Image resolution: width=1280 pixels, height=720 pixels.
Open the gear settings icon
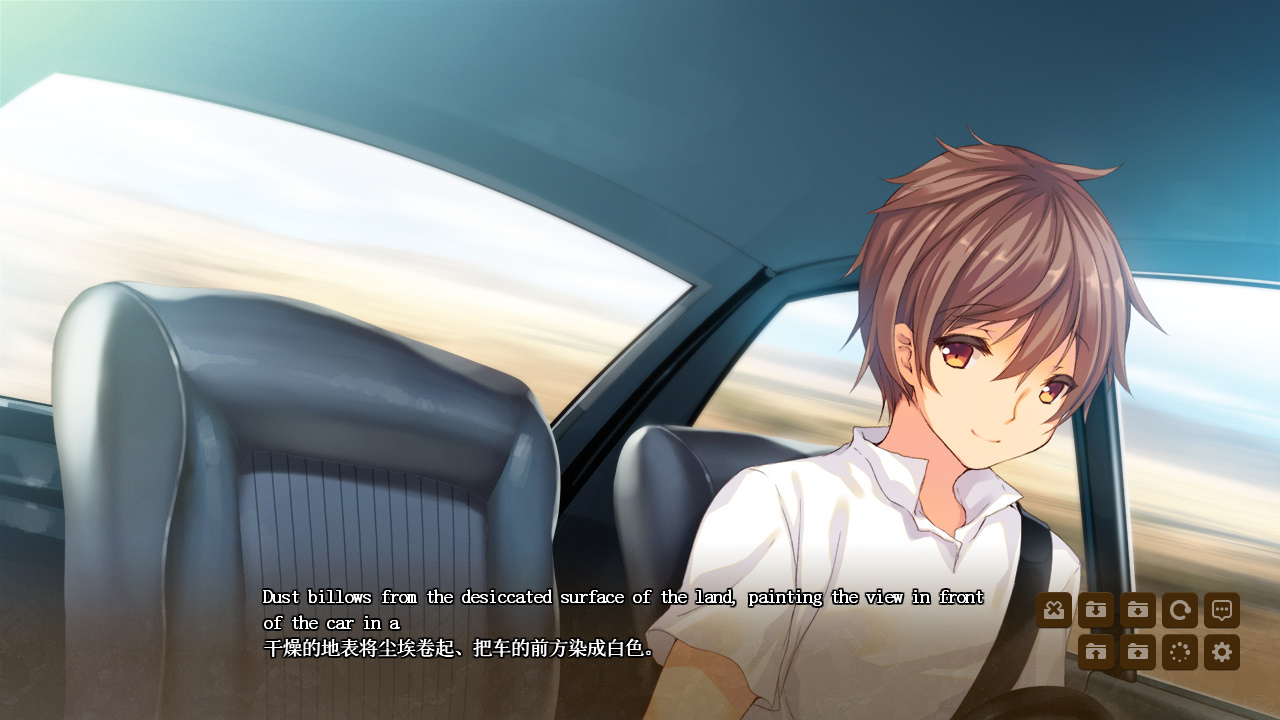[1222, 652]
